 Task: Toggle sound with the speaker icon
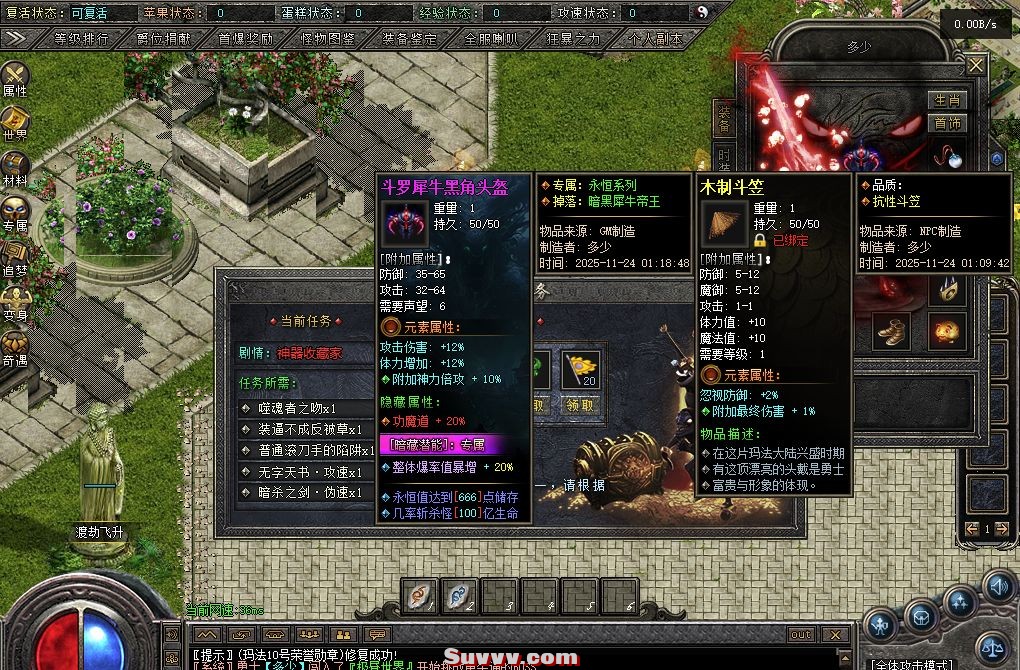[x=999, y=585]
